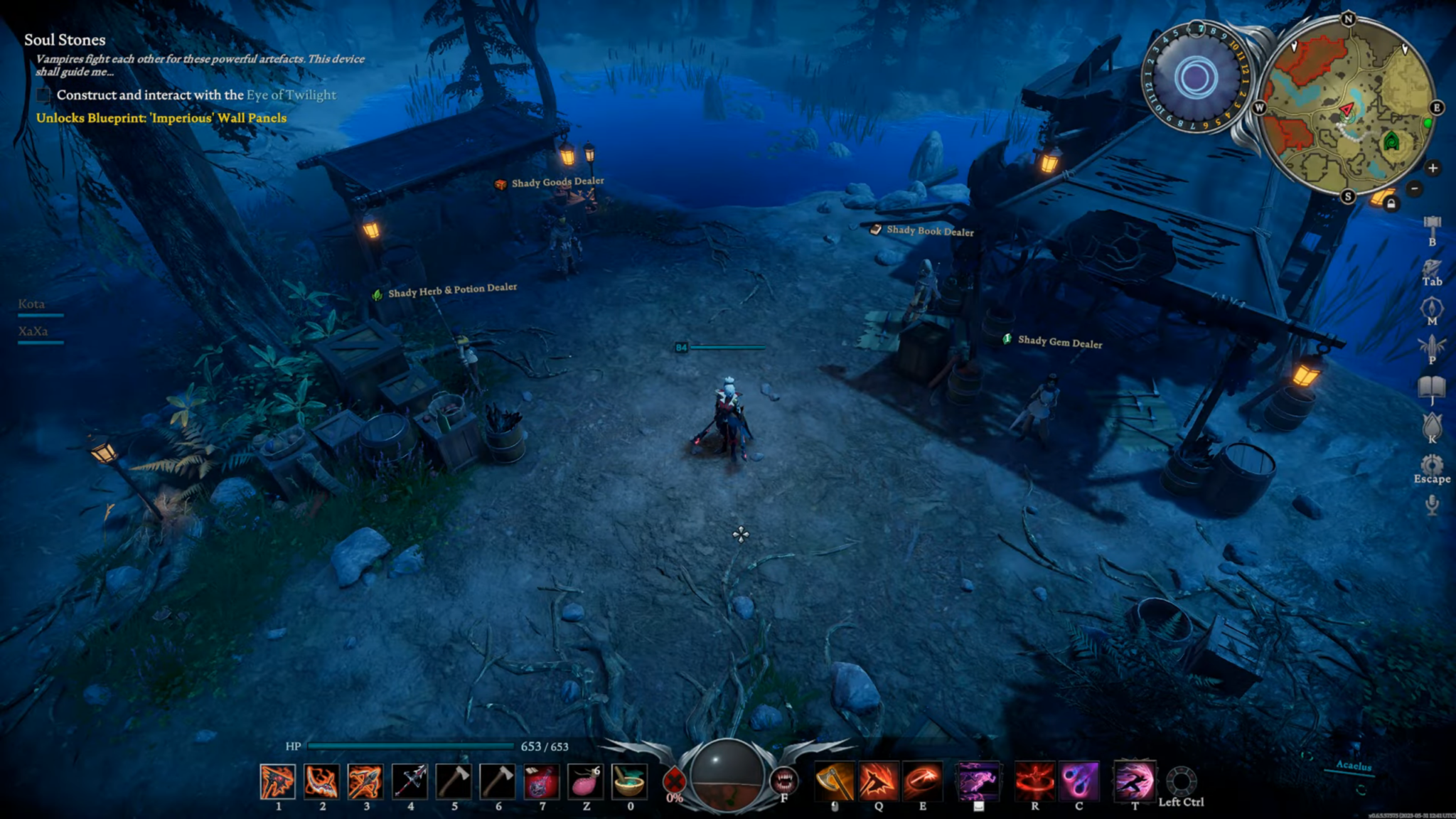Click clan member name XaXa
This screenshot has height=819, width=1456.
click(x=31, y=331)
